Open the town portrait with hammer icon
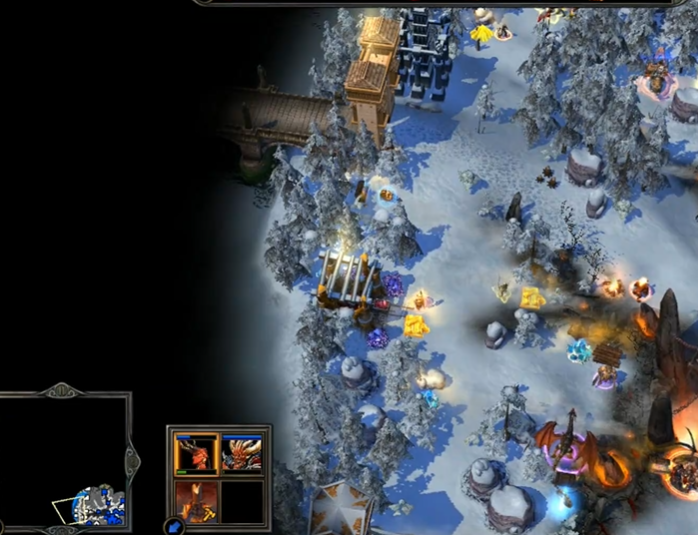 (x=197, y=500)
